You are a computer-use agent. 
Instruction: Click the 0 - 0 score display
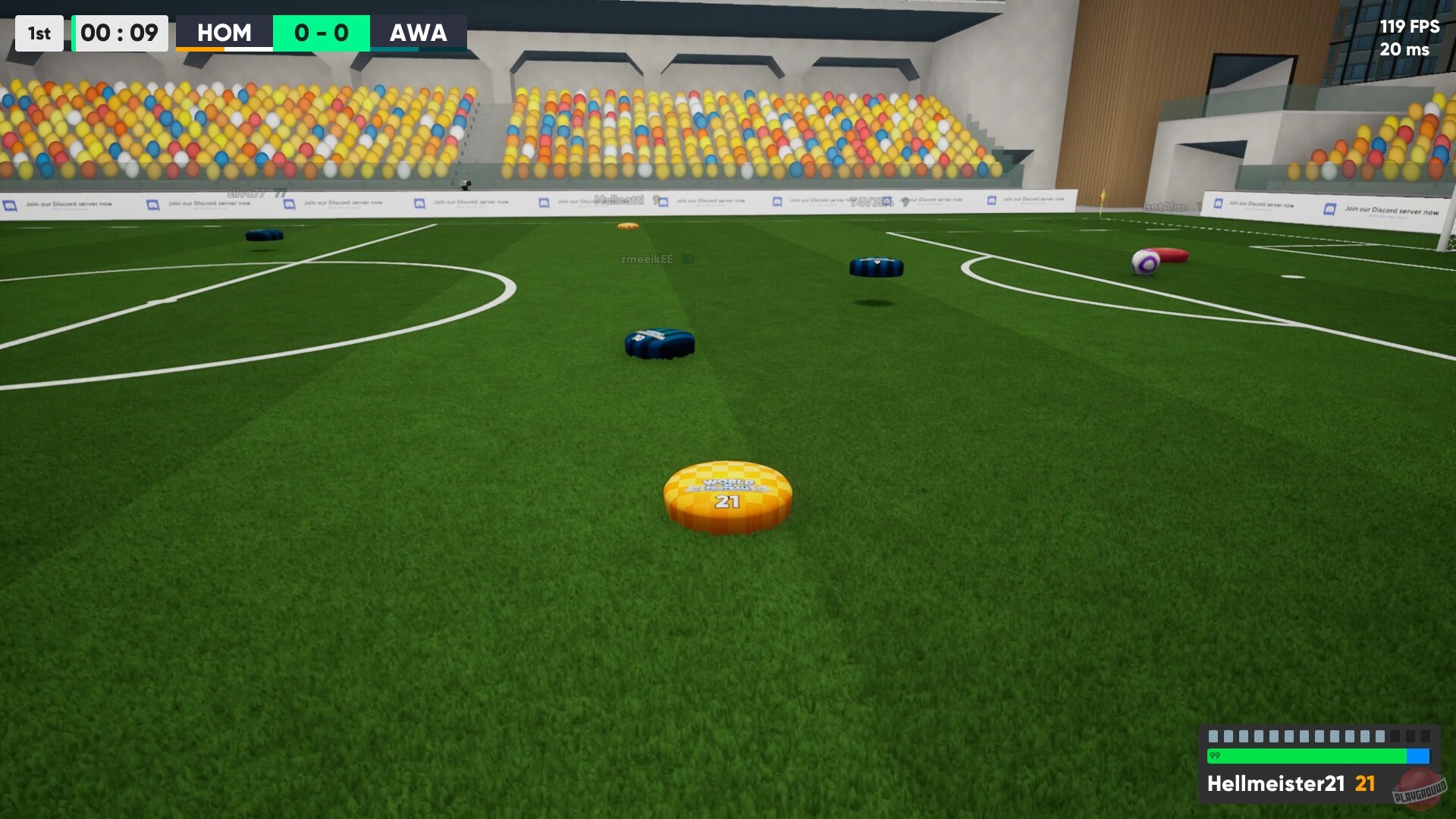[322, 33]
